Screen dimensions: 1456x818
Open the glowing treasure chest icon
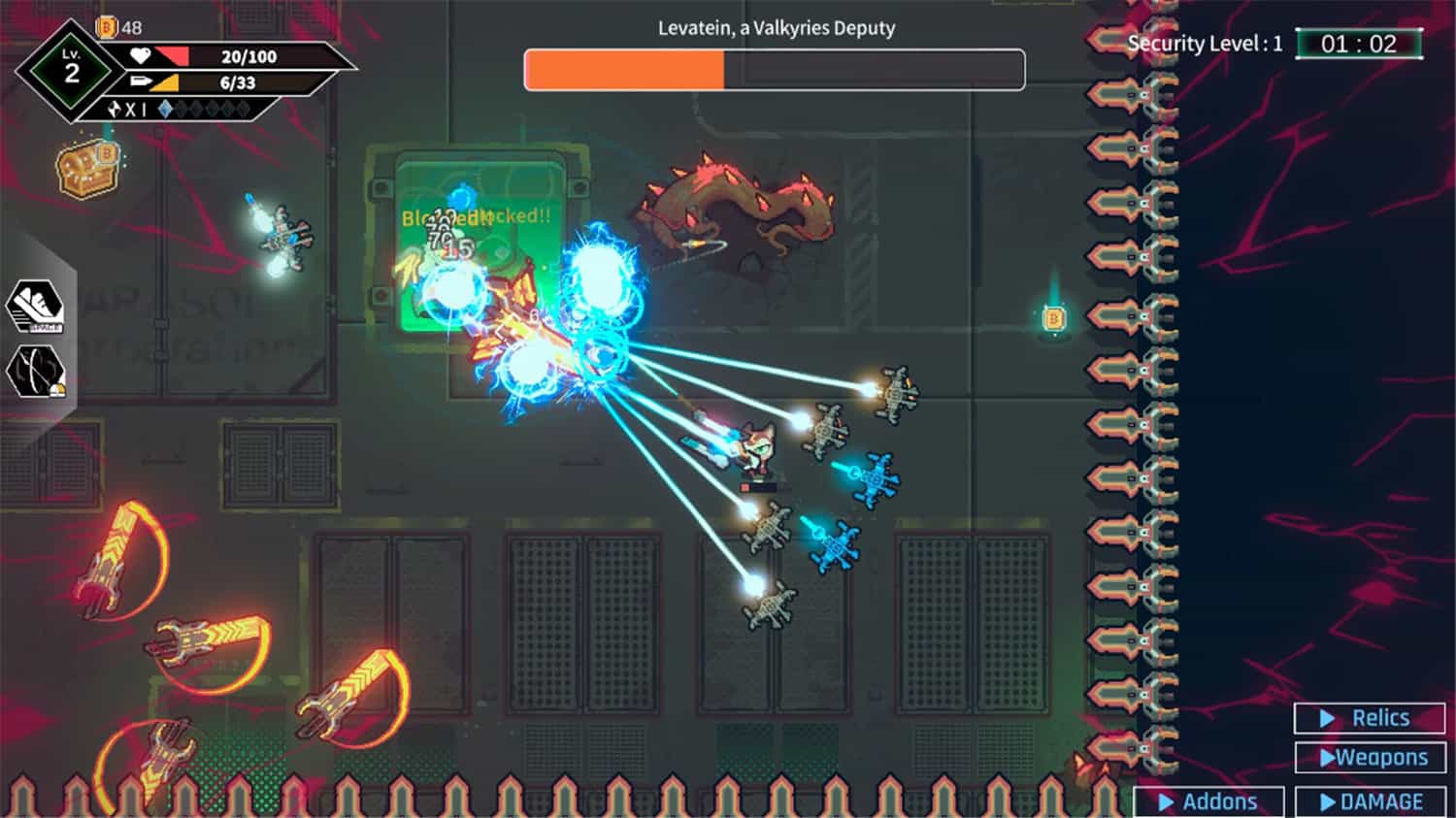(87, 168)
